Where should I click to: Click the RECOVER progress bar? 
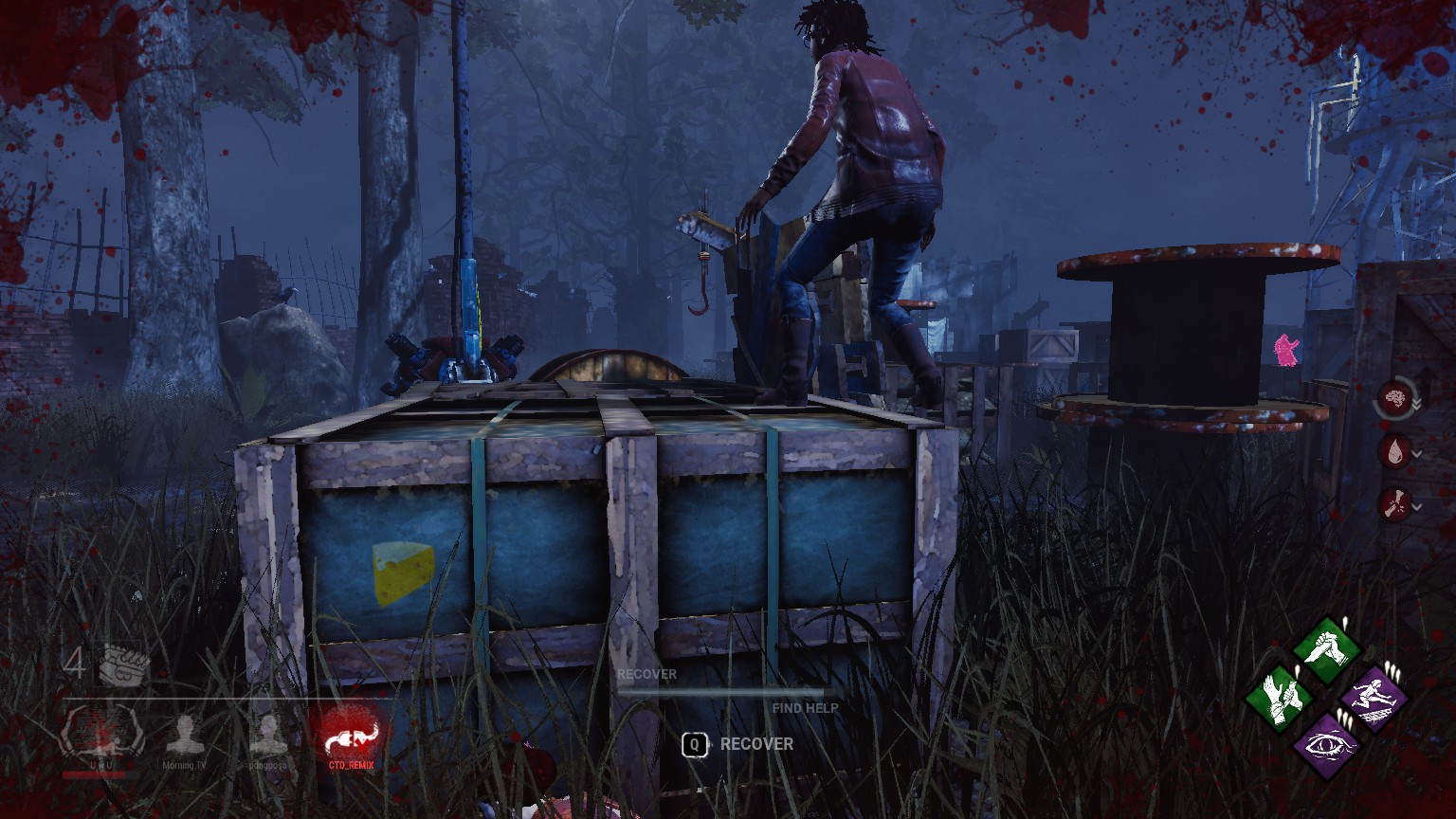(x=725, y=691)
